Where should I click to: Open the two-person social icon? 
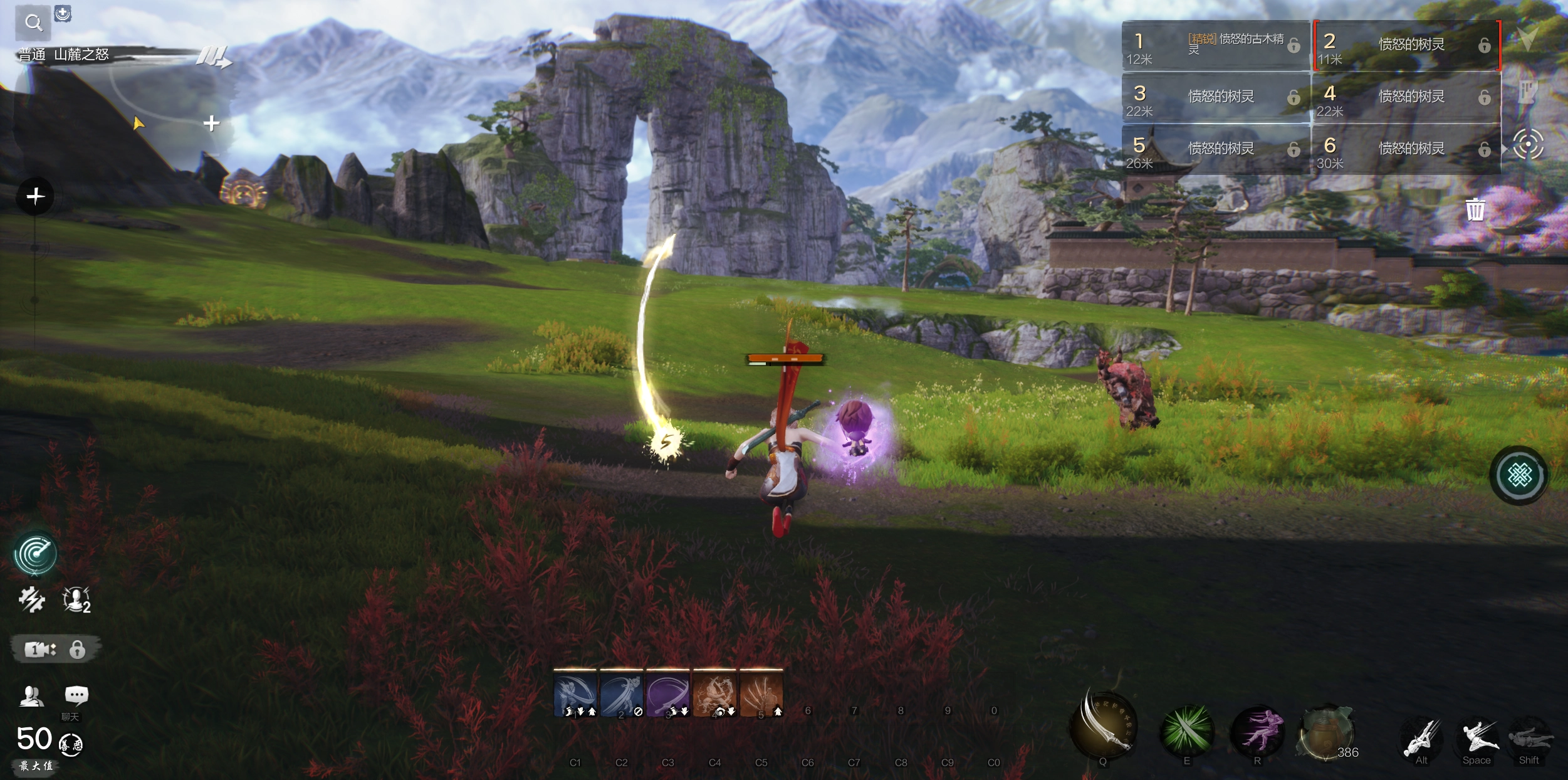click(31, 696)
